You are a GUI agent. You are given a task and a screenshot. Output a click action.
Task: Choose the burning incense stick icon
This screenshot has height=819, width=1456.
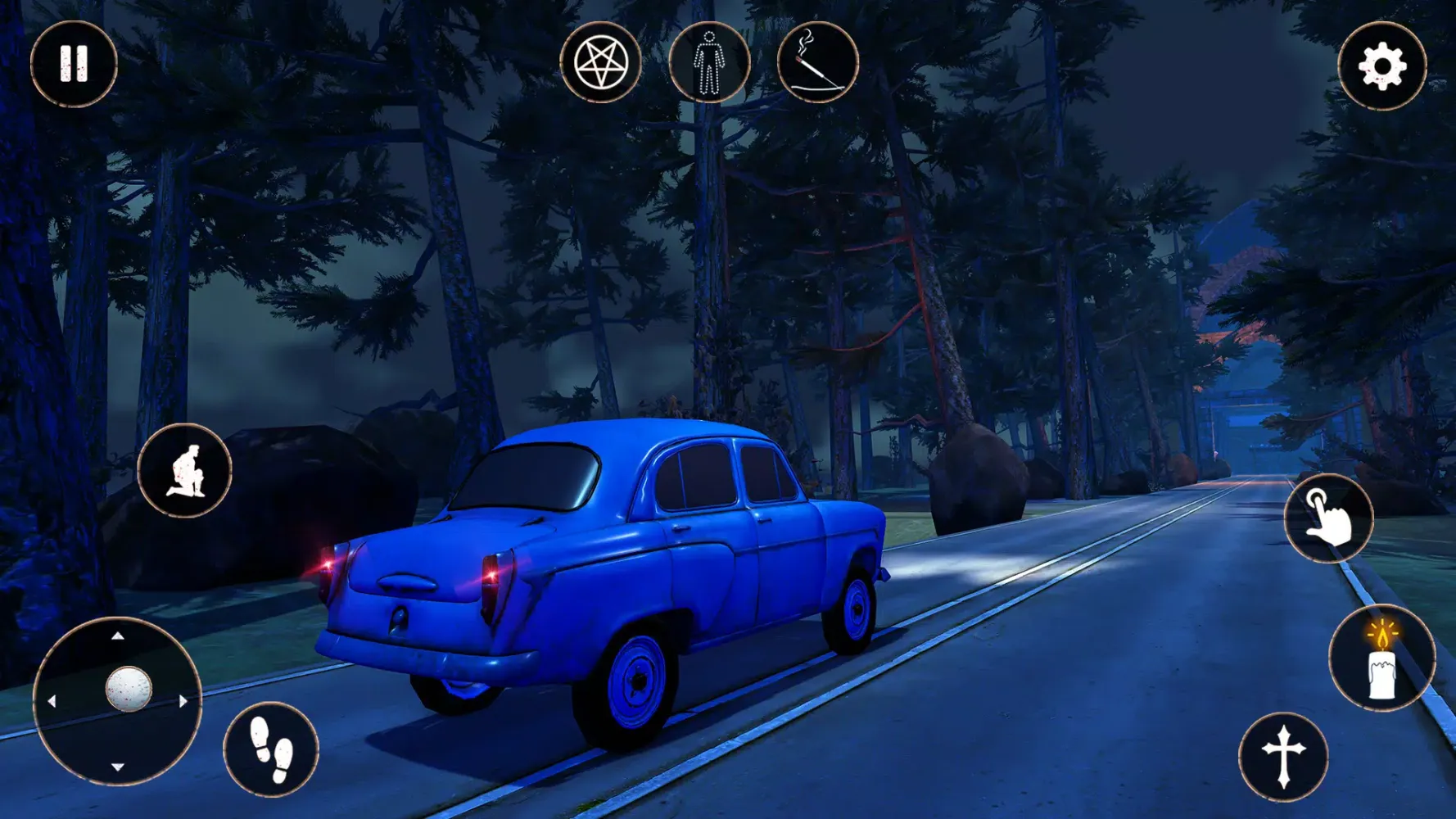(x=817, y=62)
